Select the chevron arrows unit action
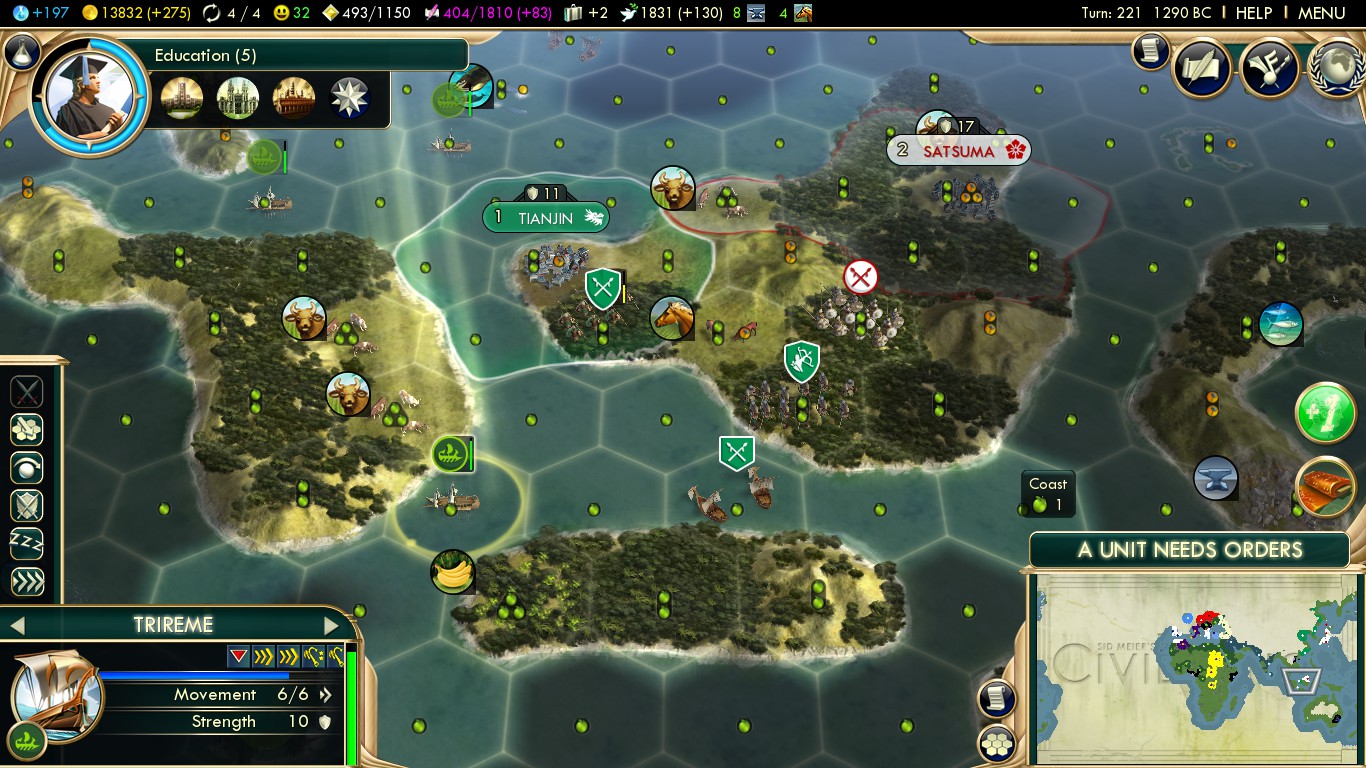Viewport: 1366px width, 768px height. click(27, 582)
